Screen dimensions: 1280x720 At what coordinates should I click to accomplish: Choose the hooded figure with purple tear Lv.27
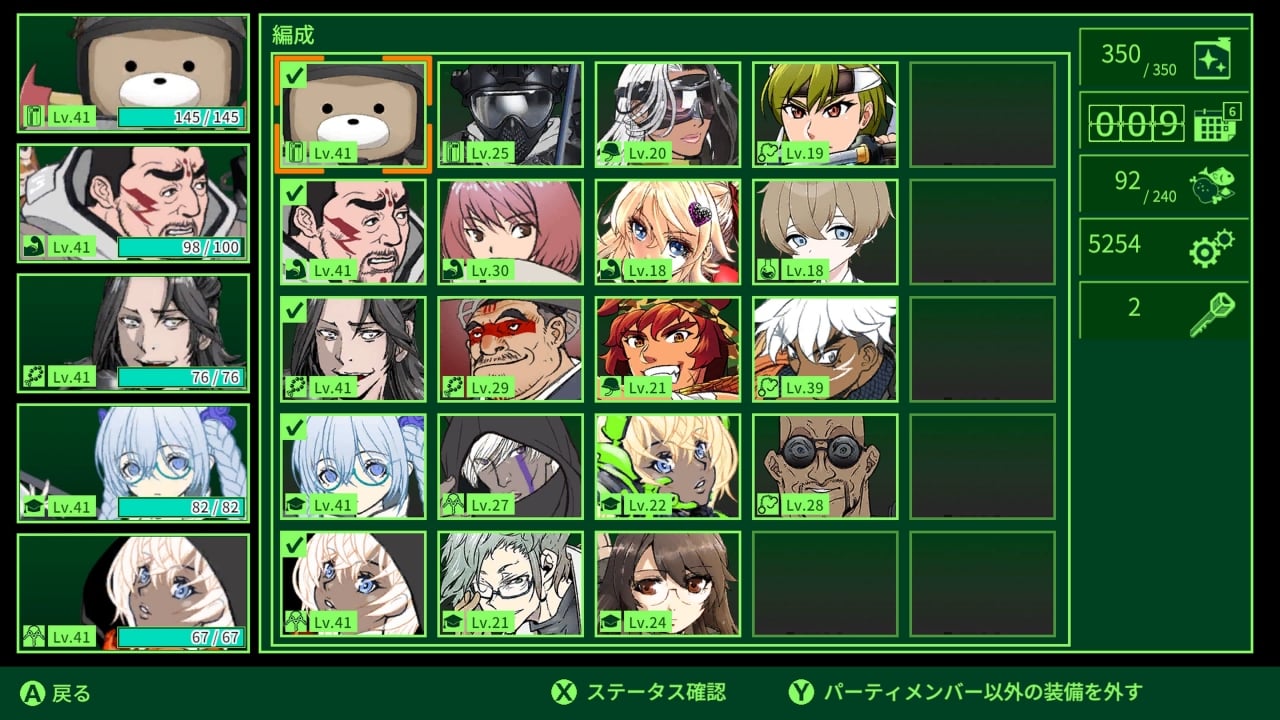[510, 467]
